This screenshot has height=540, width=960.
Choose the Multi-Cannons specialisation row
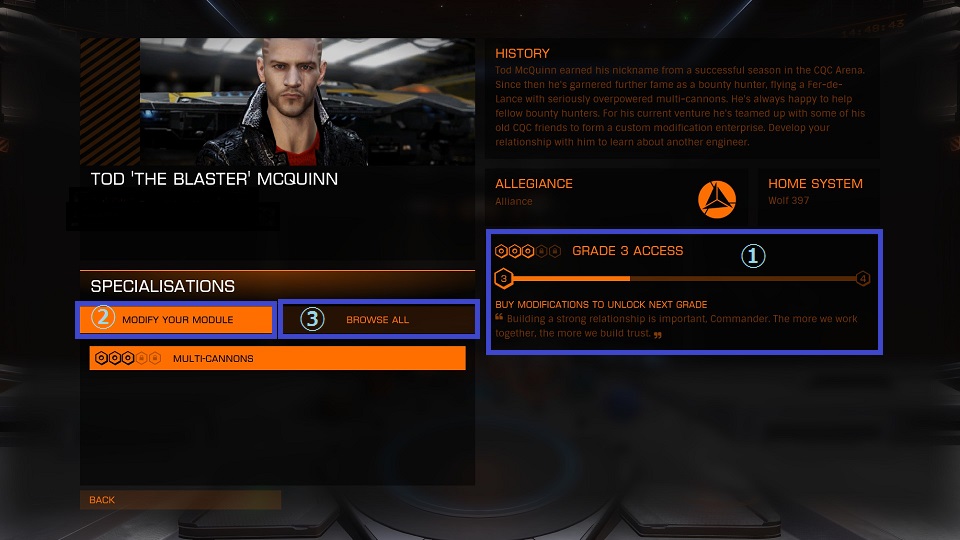pos(277,358)
